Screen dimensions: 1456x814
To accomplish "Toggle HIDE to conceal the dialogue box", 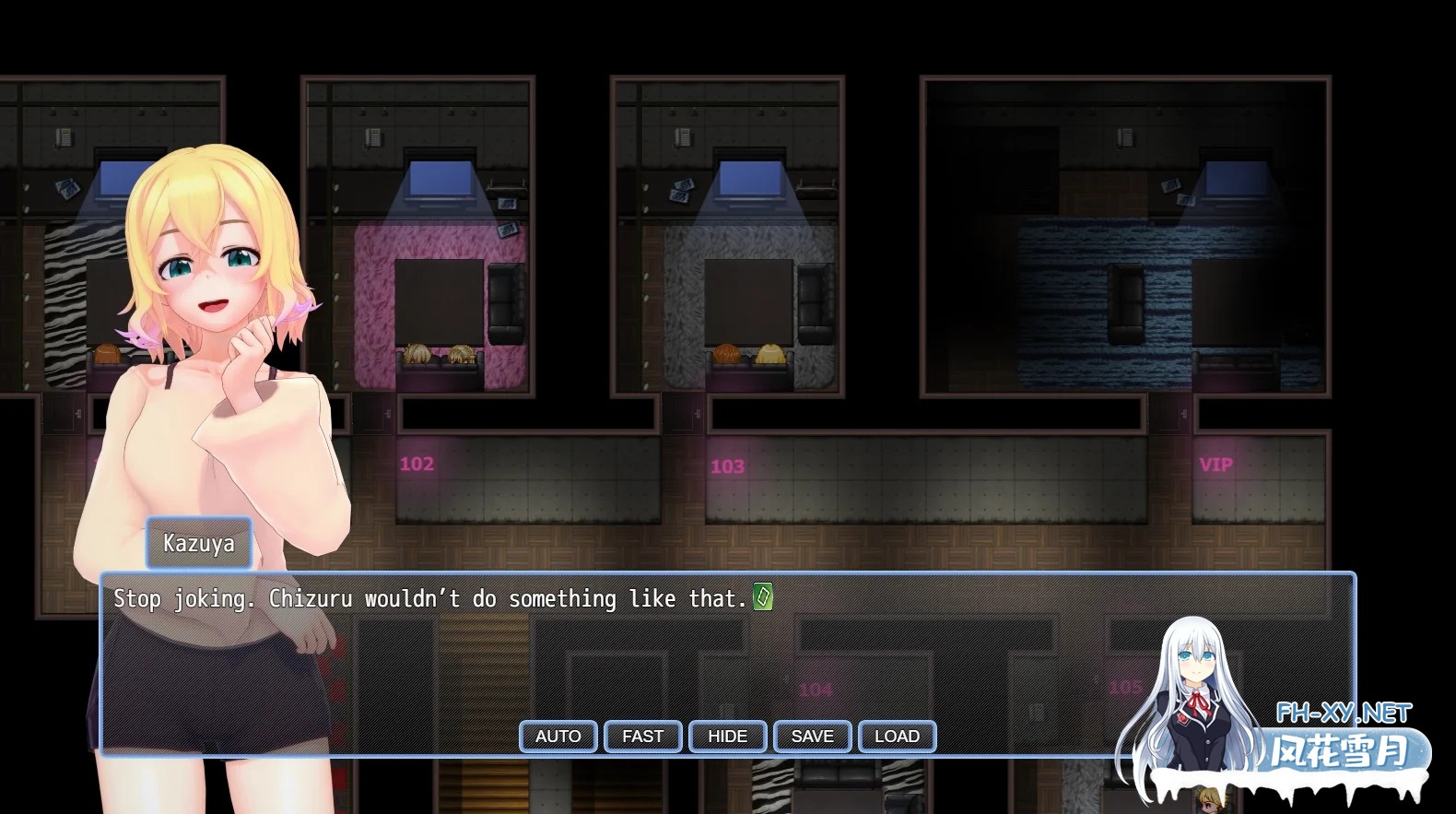I will click(x=727, y=736).
